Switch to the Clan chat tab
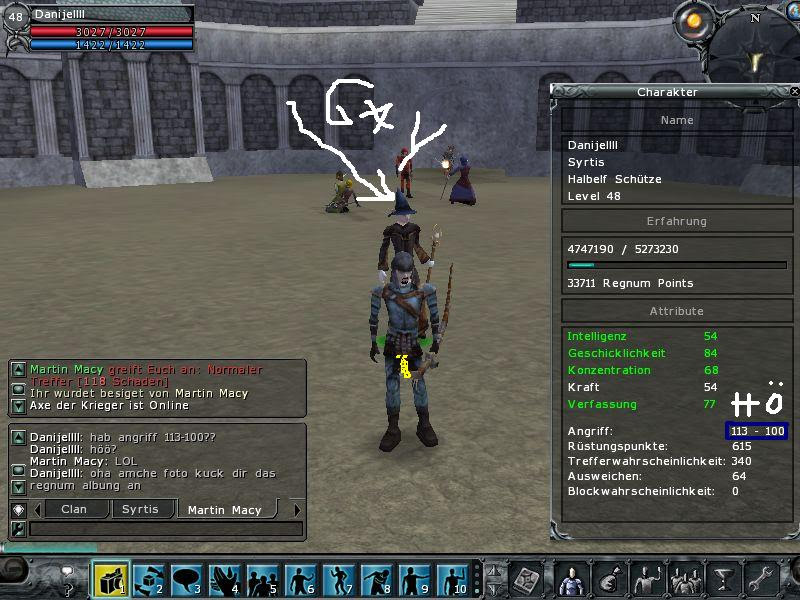Image resolution: width=800 pixels, height=600 pixels. click(73, 510)
